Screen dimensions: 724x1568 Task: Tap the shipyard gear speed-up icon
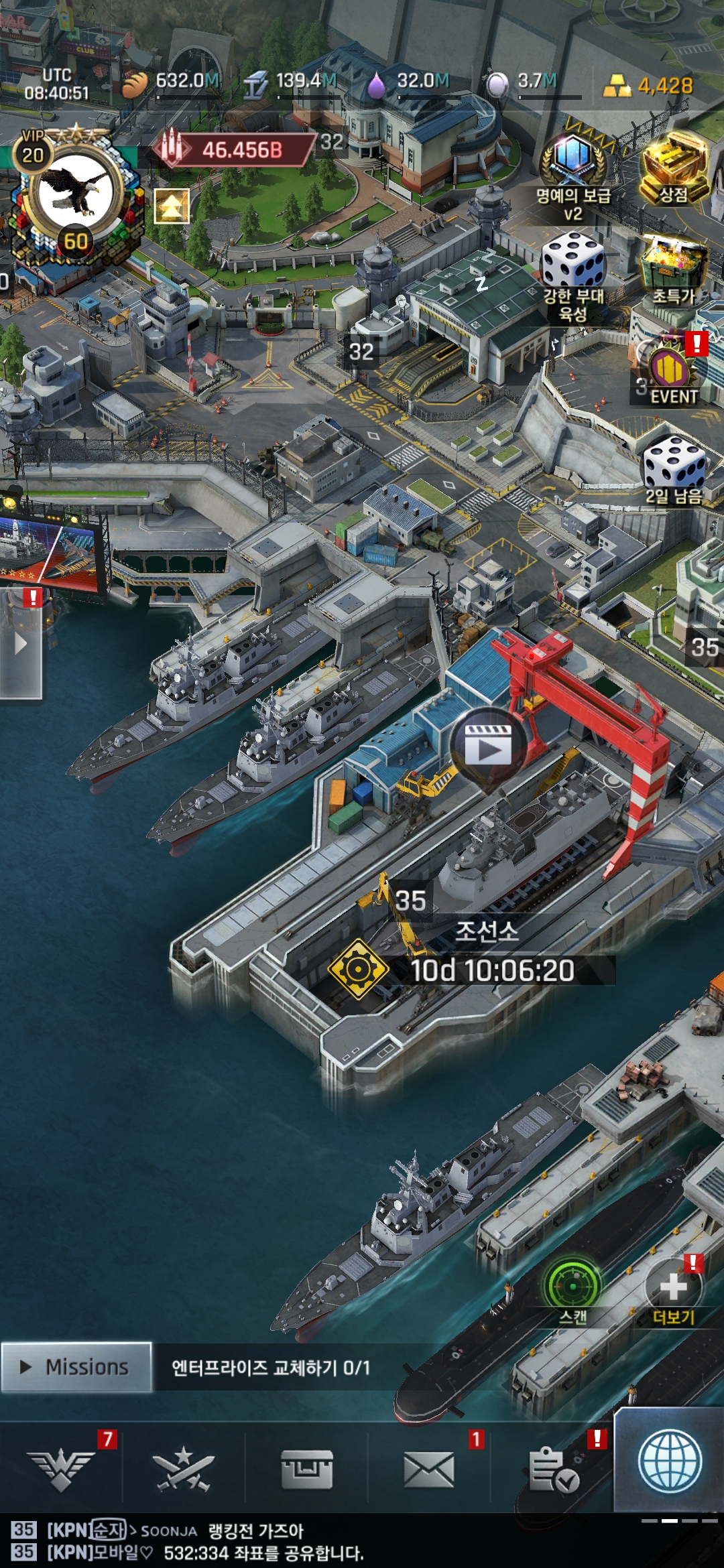click(358, 969)
